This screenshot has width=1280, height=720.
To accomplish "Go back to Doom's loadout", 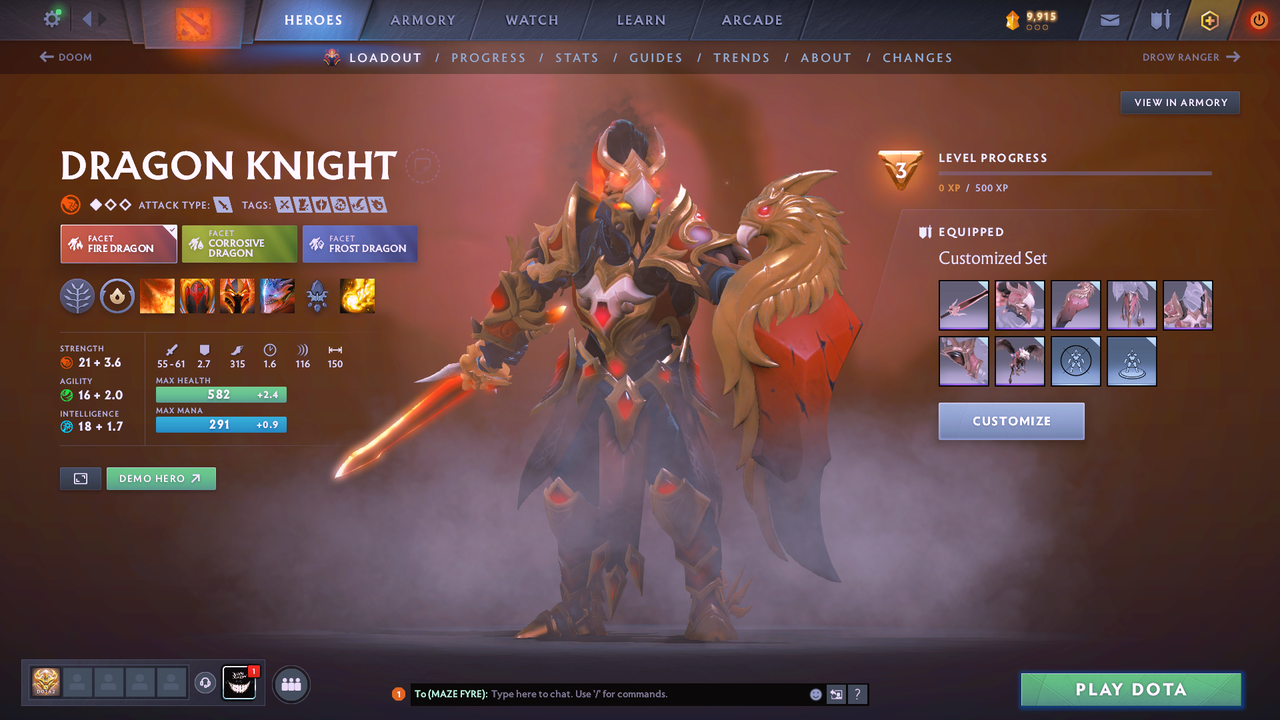I will pyautogui.click(x=65, y=57).
